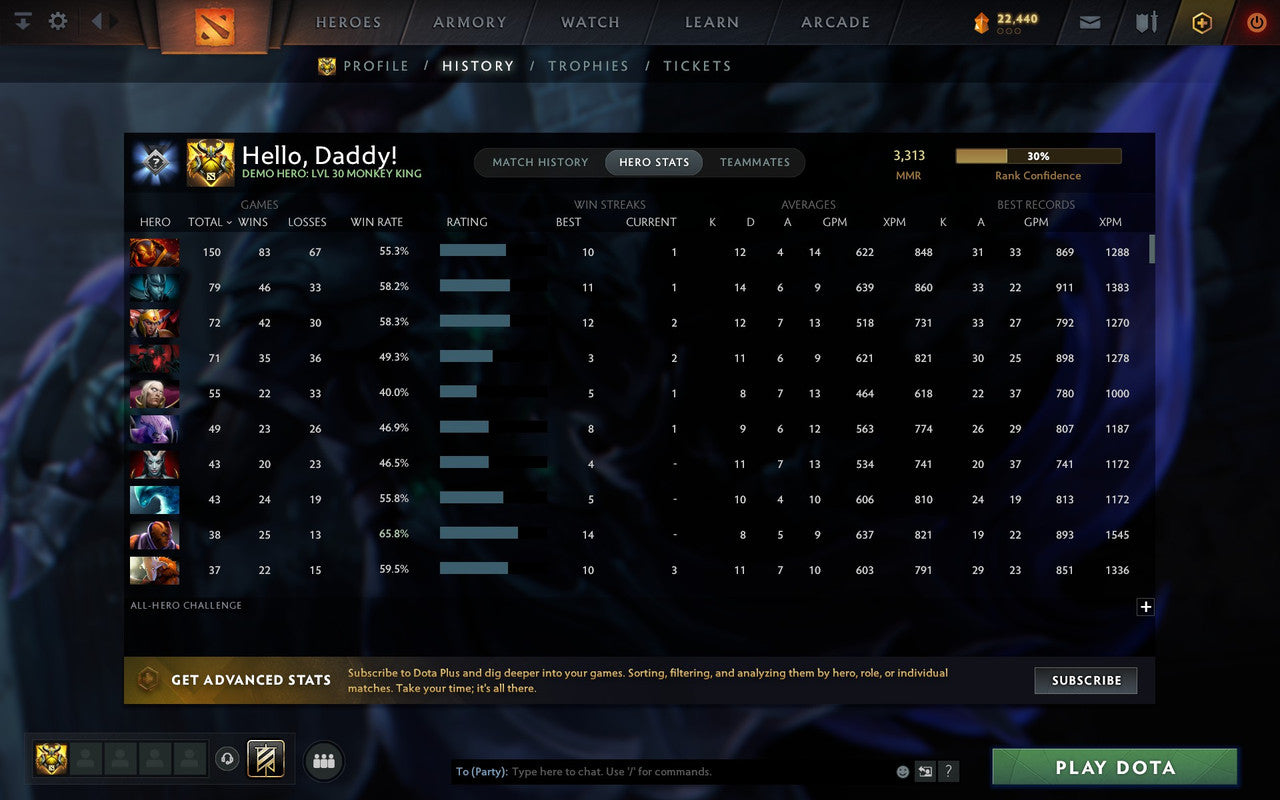Viewport: 1280px width, 800px height.
Task: Switch to the TROPHIES tab
Action: (x=588, y=66)
